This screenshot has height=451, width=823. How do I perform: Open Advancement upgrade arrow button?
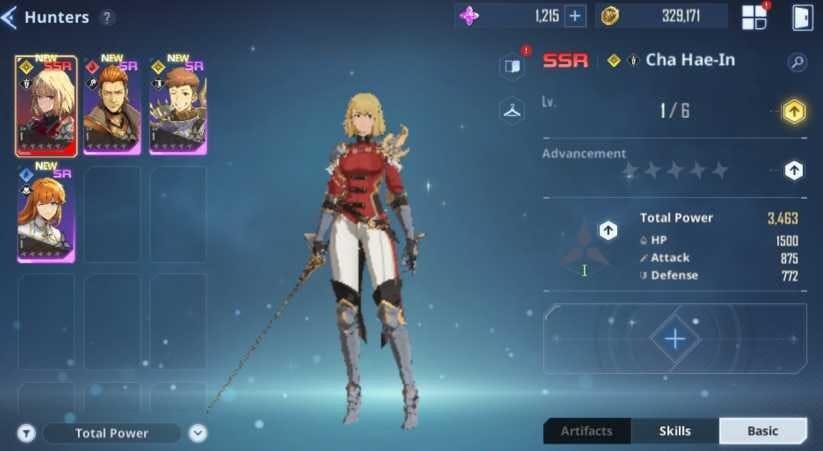[794, 170]
